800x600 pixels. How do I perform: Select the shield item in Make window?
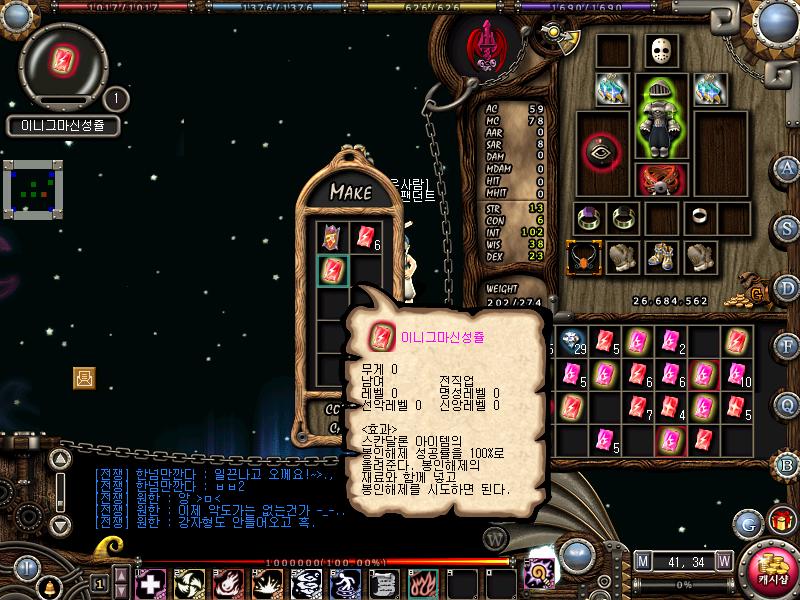click(332, 237)
